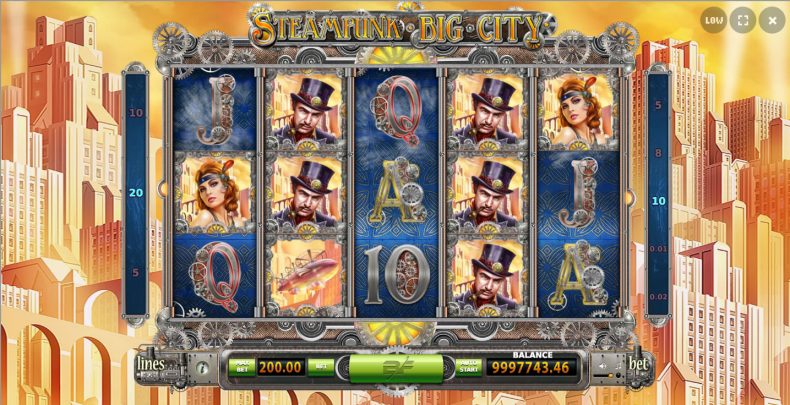Open the bet selector on the right

[x=636, y=364]
